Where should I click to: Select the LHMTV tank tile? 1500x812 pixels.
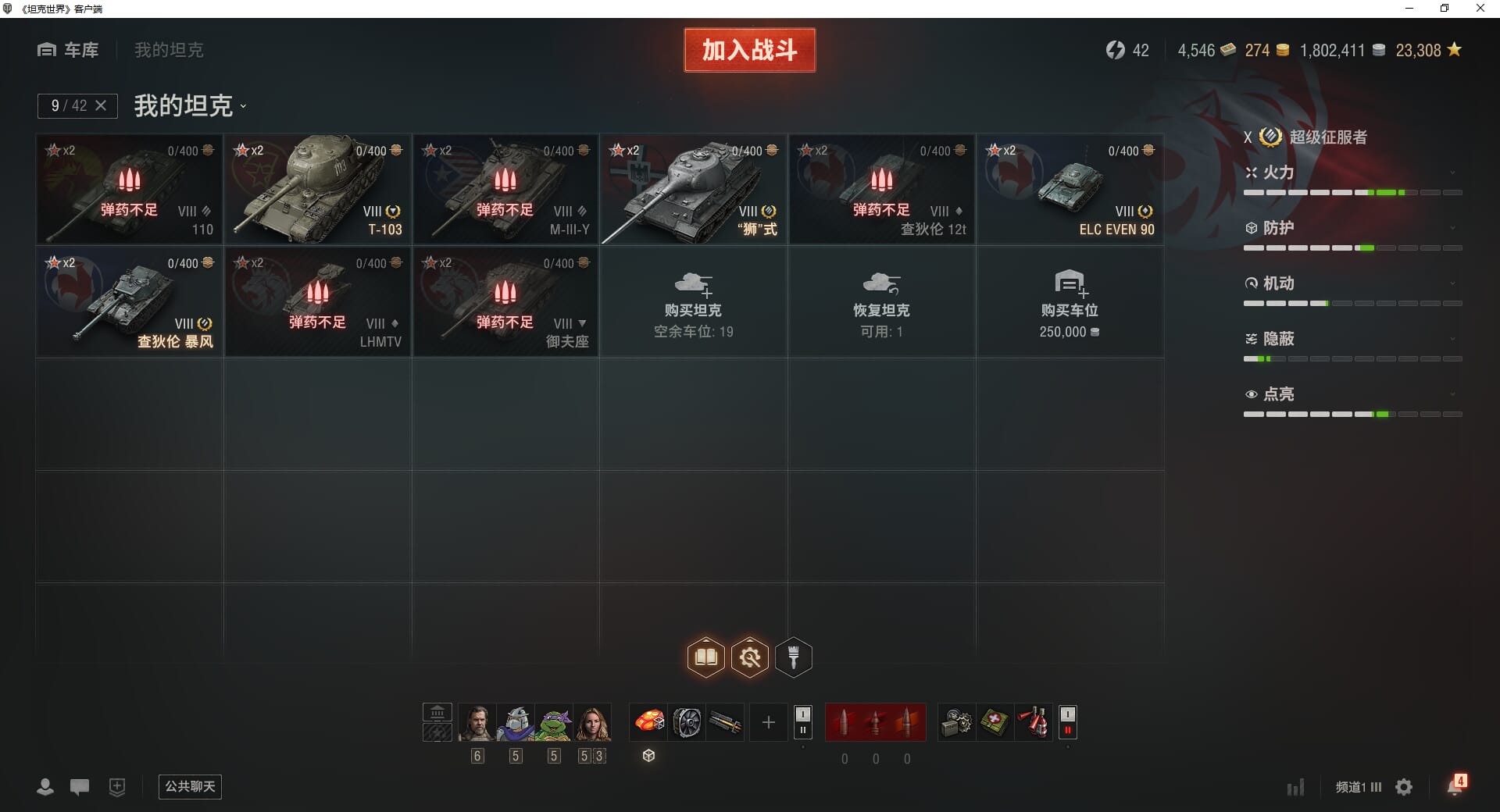point(318,302)
